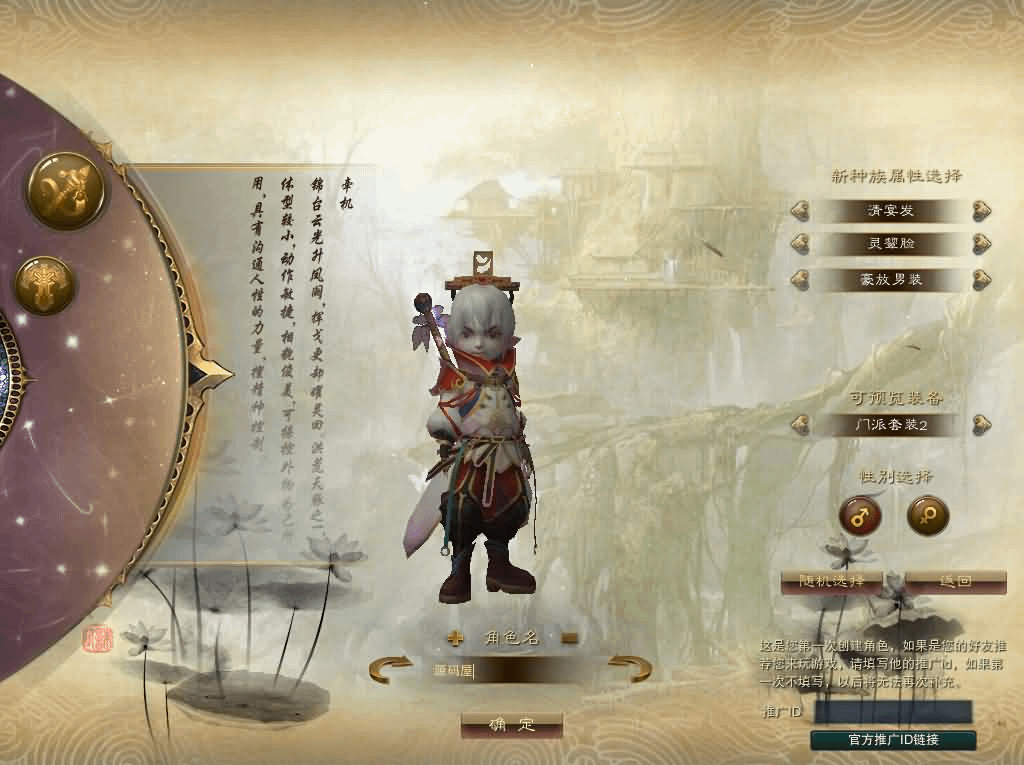Cycle to the next outfit after 豪放男装
This screenshot has width=1024, height=765.
coord(982,279)
